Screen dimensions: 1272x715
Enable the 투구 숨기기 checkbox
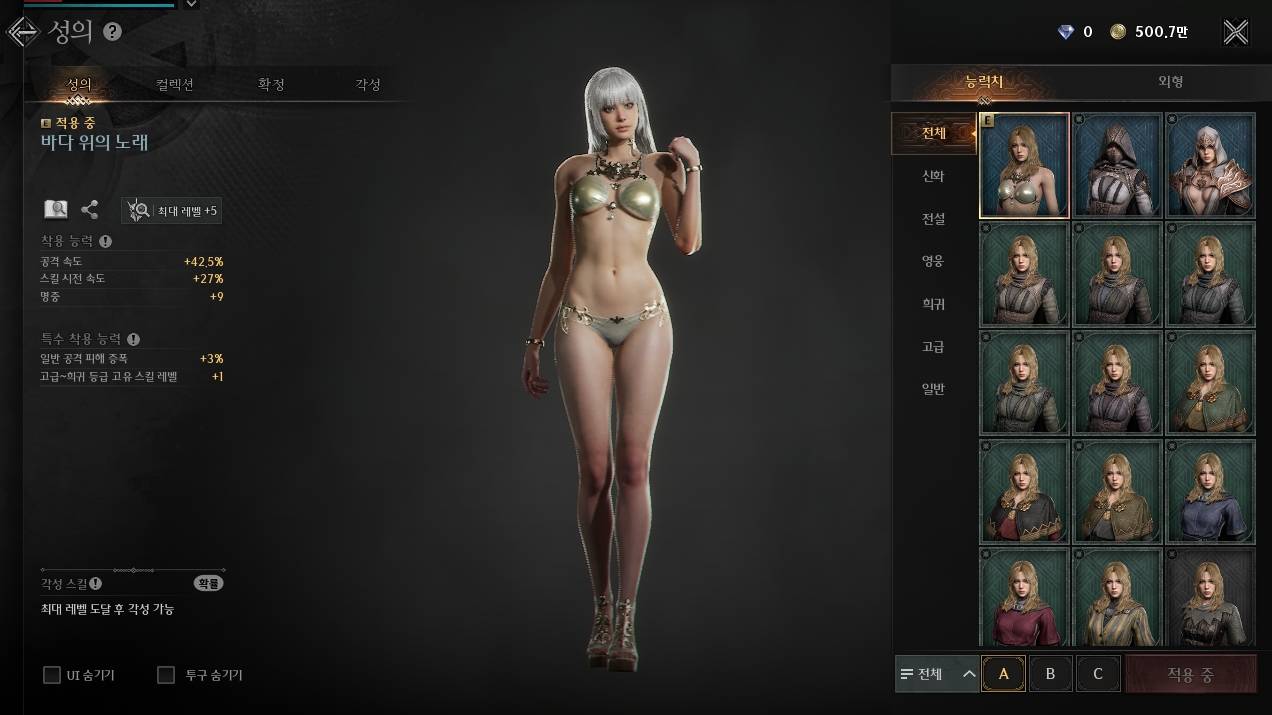tap(166, 675)
